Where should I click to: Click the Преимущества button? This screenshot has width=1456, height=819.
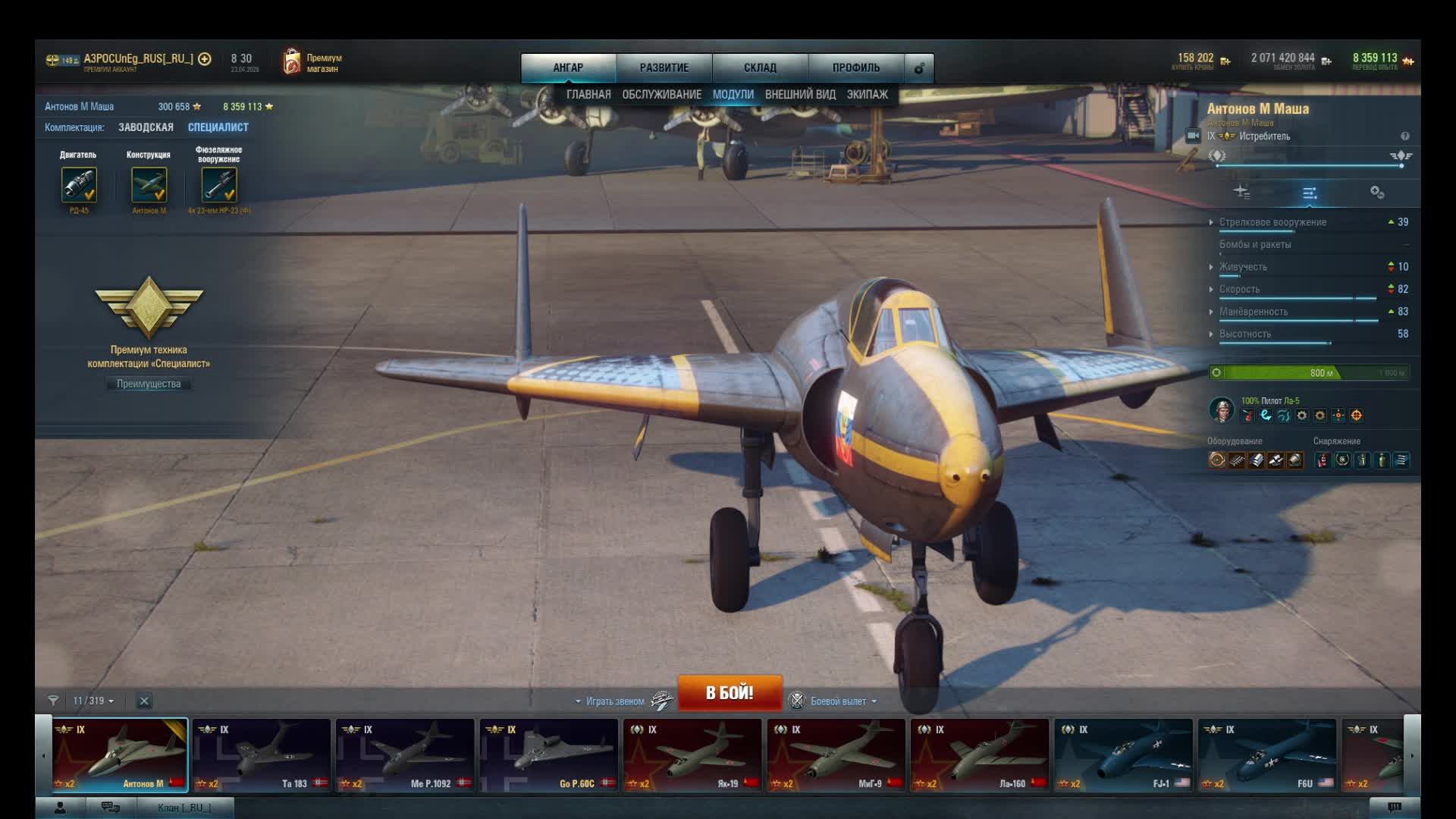click(149, 384)
